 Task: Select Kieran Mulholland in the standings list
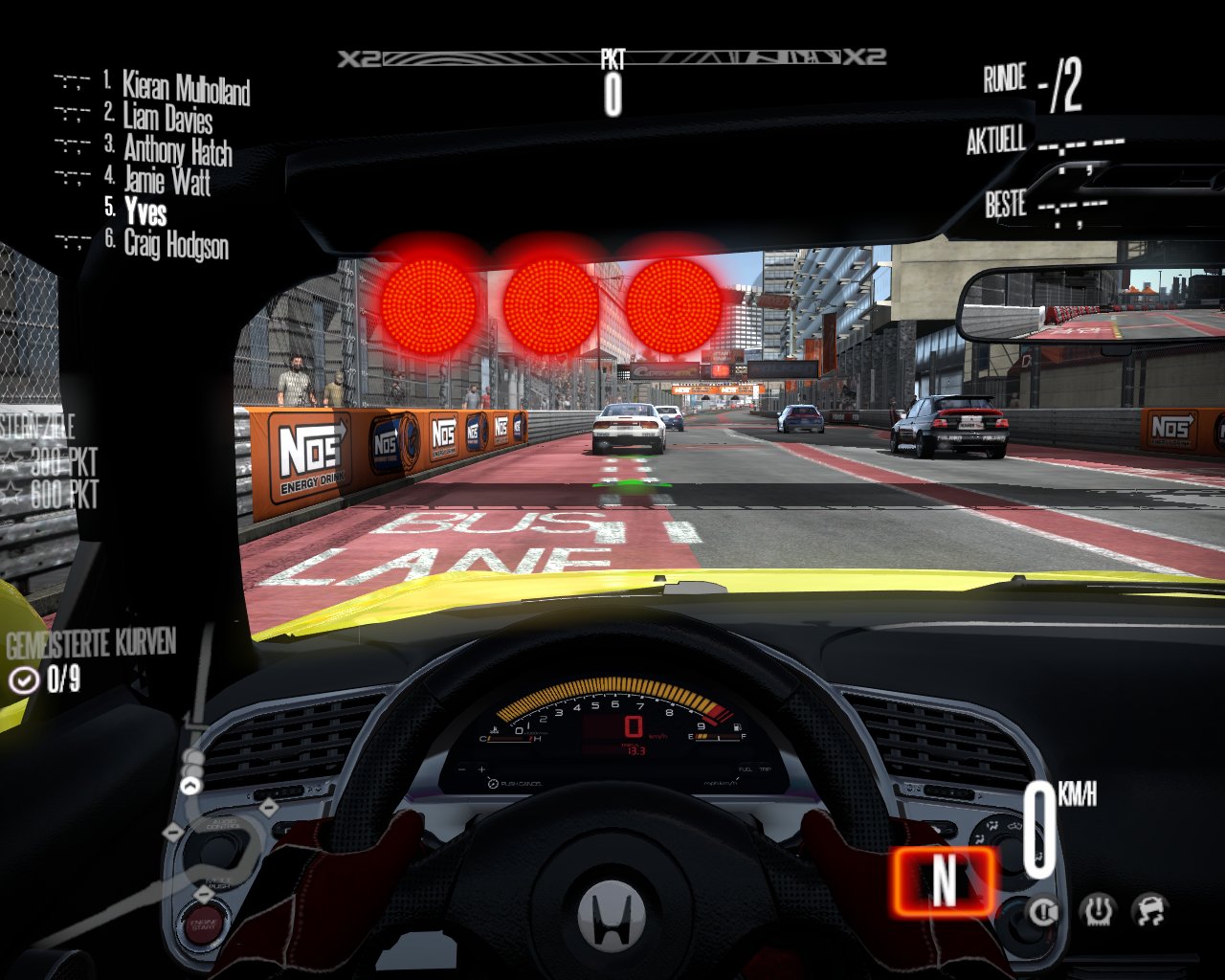point(186,88)
